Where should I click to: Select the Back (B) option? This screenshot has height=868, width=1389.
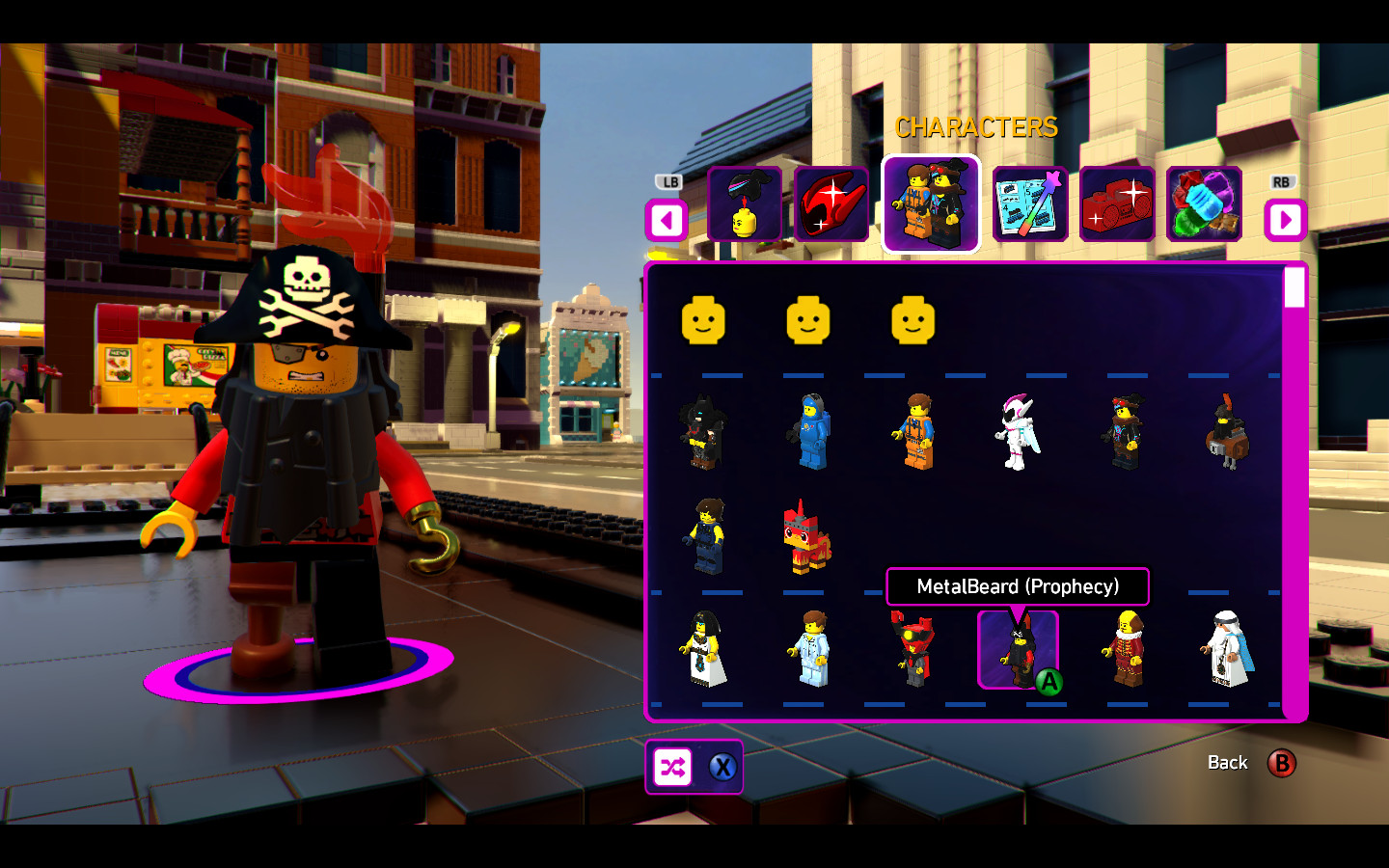click(1284, 763)
